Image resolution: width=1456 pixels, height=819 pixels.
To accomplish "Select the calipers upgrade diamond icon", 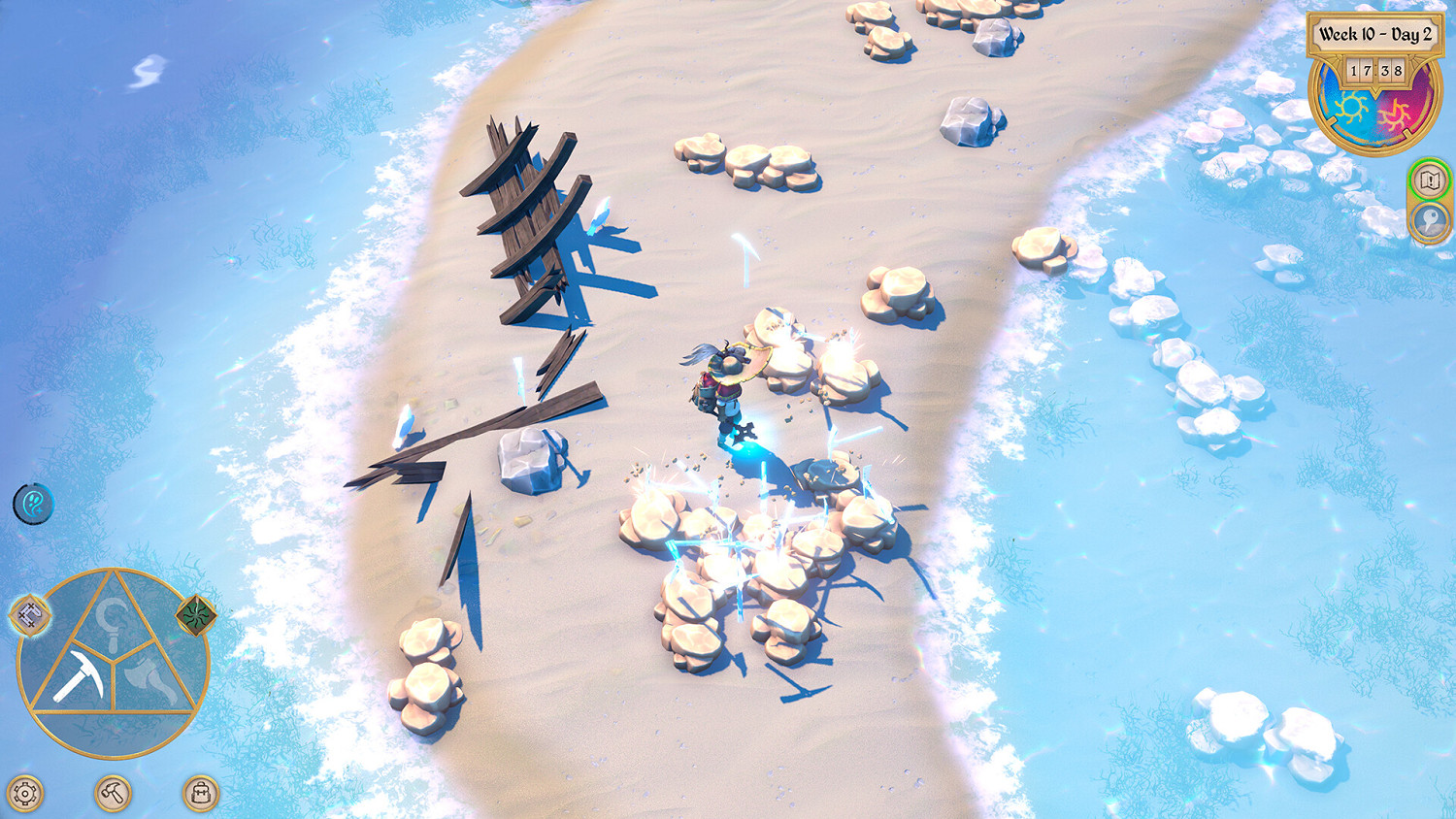I will pos(28,613).
